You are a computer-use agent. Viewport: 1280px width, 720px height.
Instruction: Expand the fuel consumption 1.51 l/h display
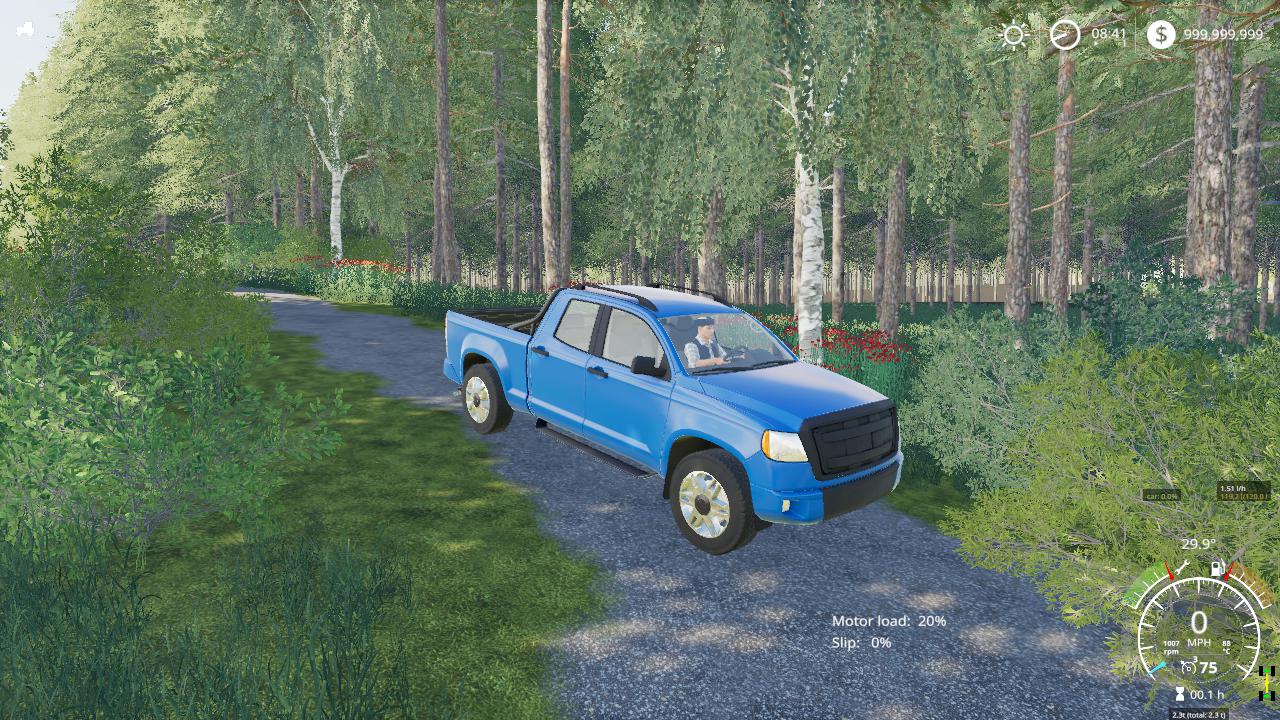tap(1232, 487)
